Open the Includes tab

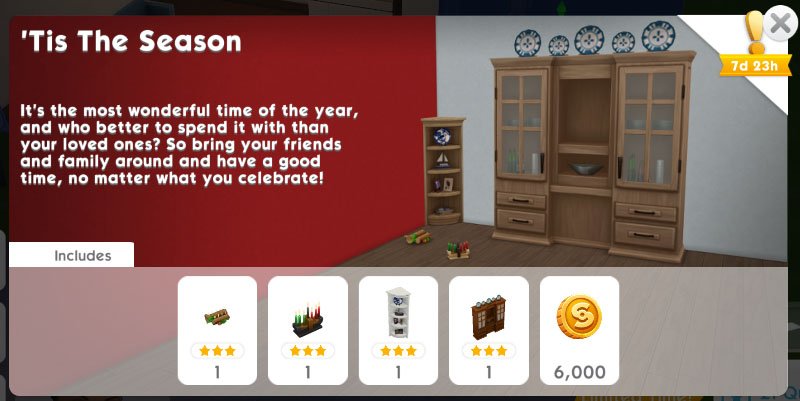click(72, 255)
